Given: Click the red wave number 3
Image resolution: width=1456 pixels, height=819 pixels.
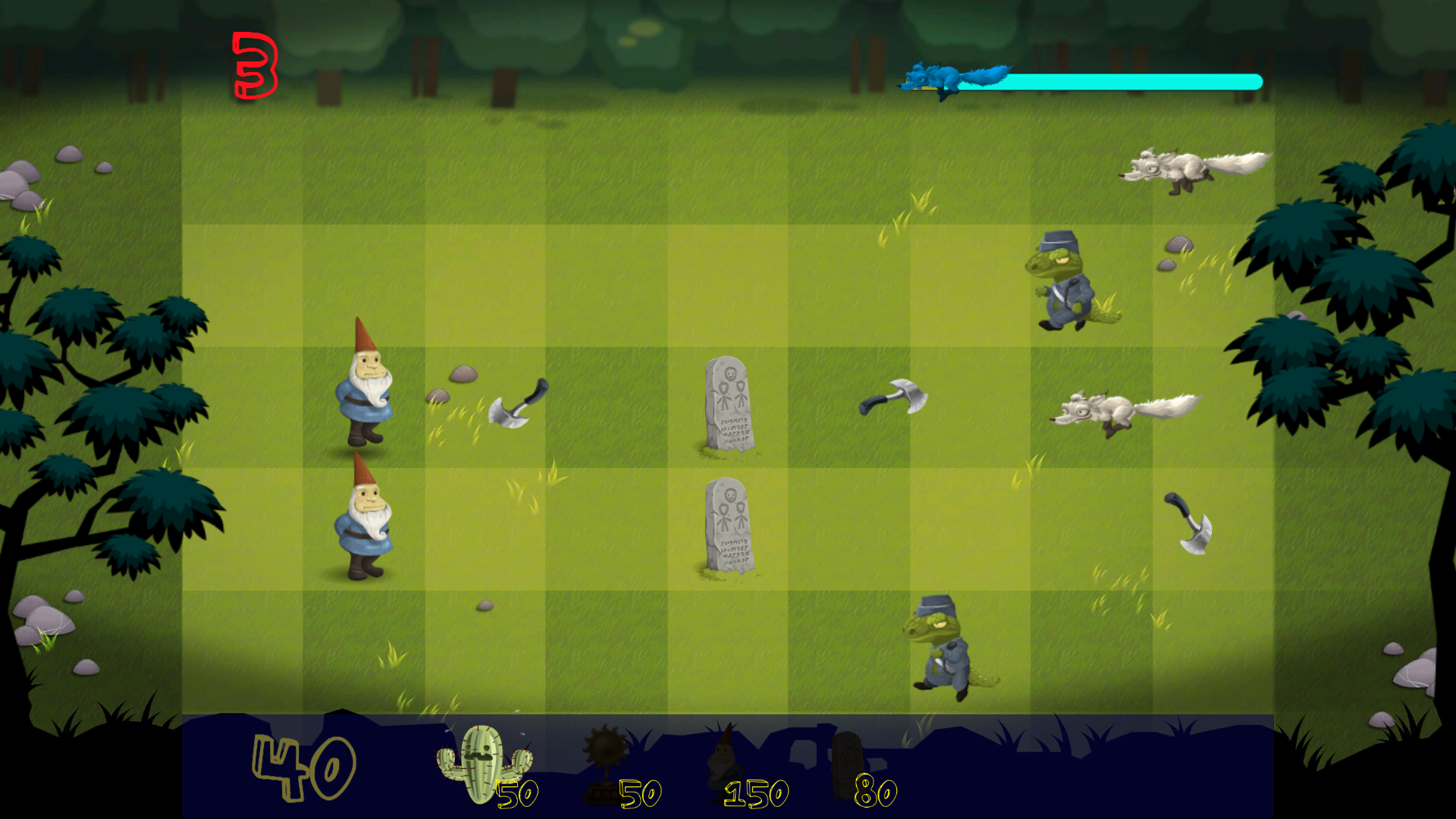Looking at the screenshot, I should [x=256, y=64].
